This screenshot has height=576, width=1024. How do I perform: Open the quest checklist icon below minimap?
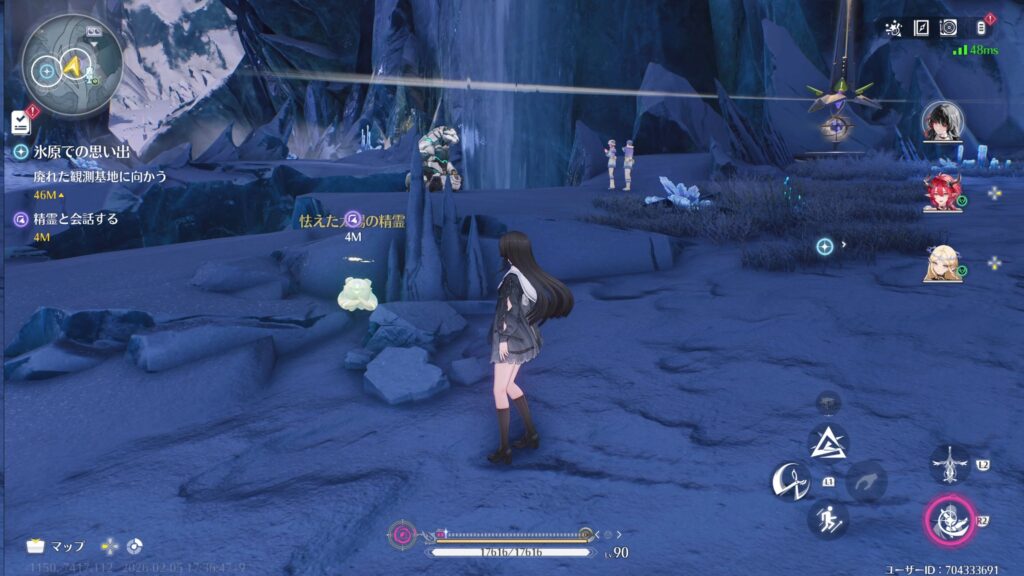[20, 121]
